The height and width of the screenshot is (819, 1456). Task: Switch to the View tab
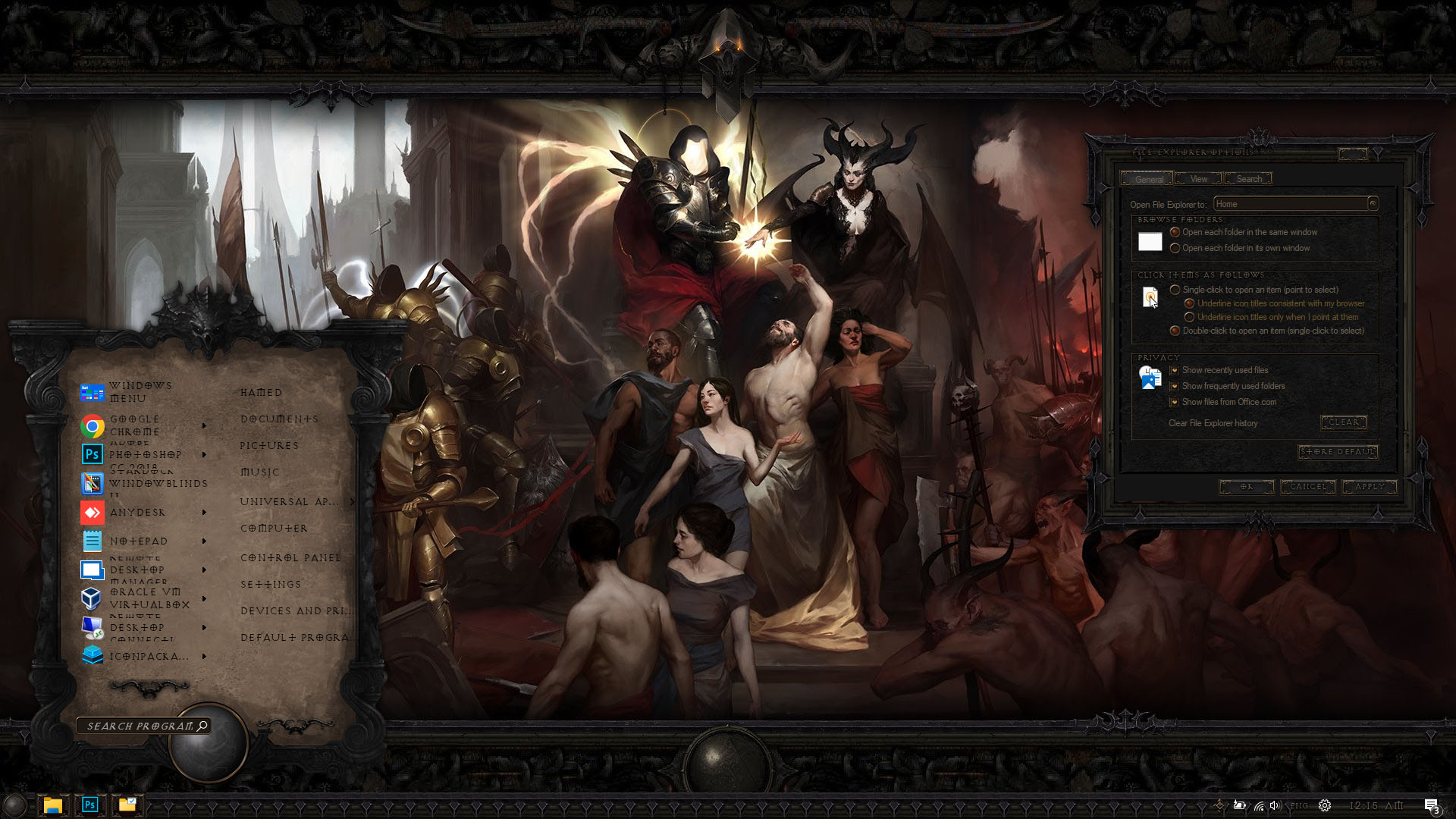pos(1198,179)
